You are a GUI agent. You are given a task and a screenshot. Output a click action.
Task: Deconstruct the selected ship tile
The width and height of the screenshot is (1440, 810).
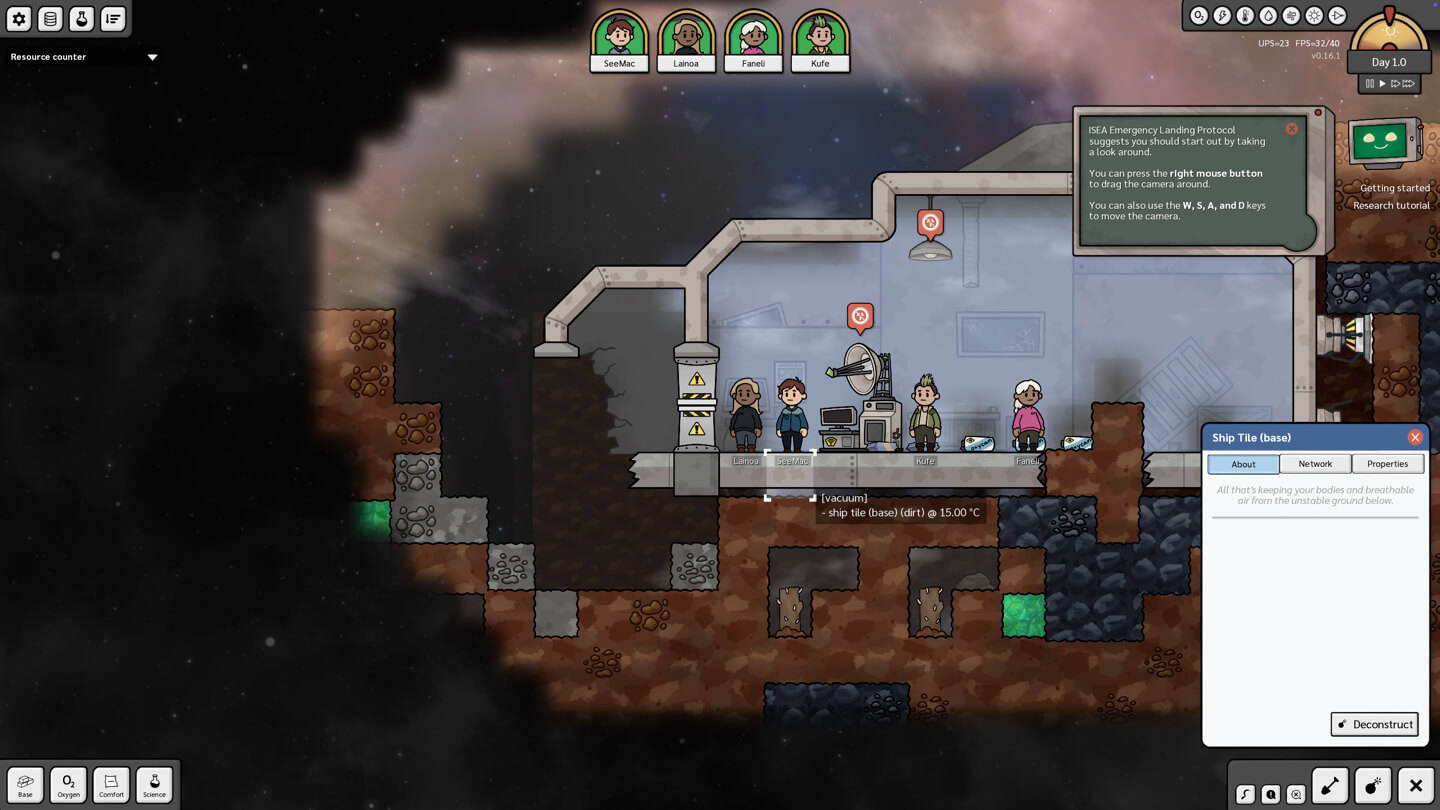tap(1374, 724)
